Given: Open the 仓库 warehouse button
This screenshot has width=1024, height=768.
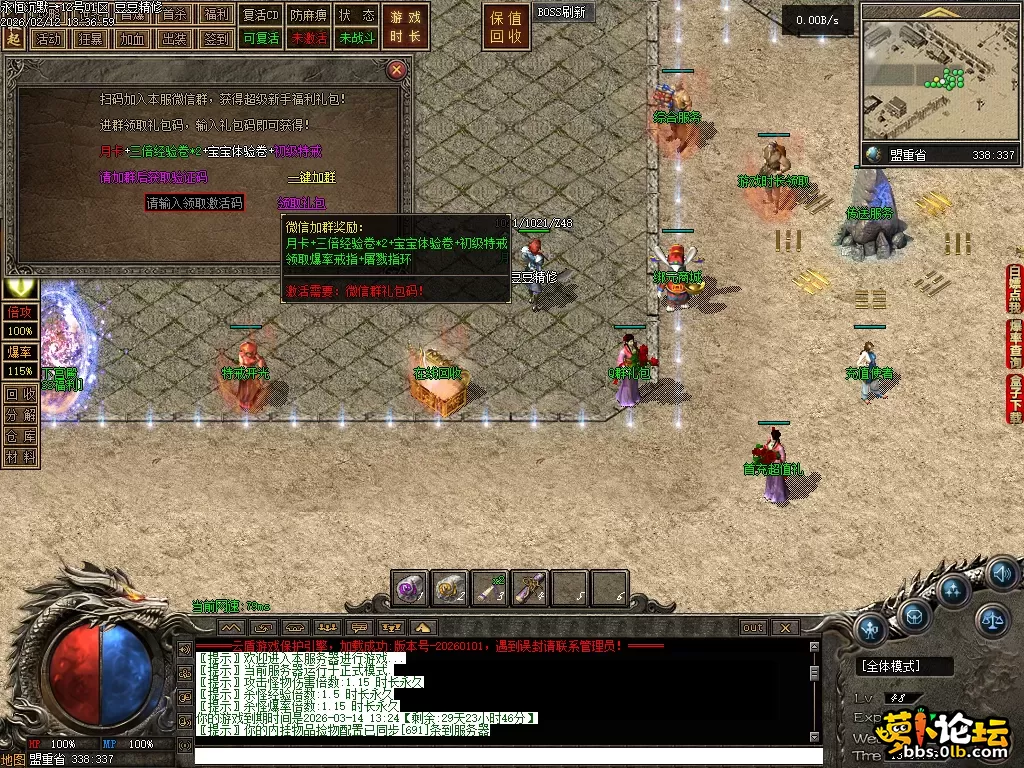Looking at the screenshot, I should click(21, 436).
